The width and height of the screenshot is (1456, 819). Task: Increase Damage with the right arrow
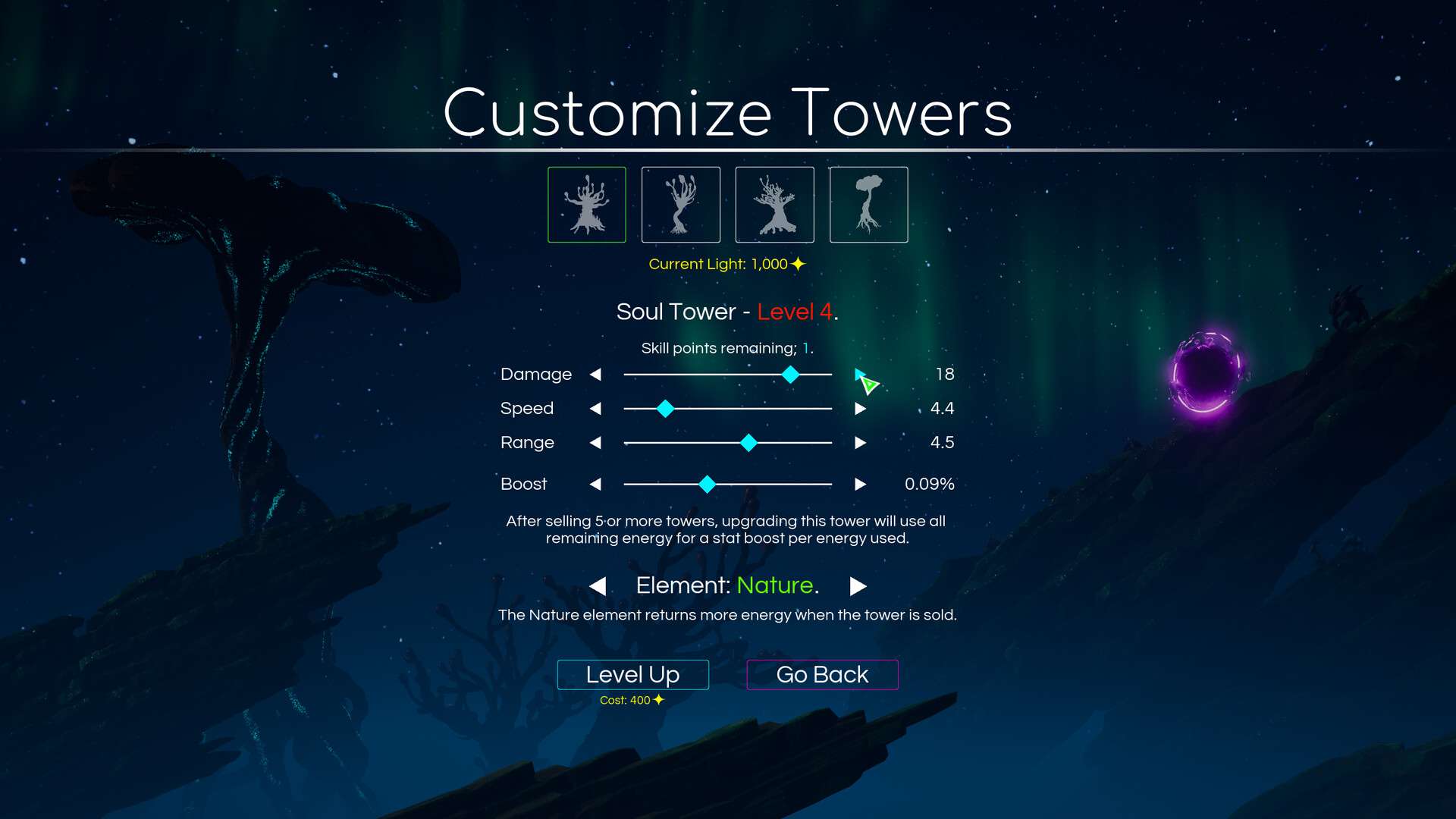click(x=860, y=374)
